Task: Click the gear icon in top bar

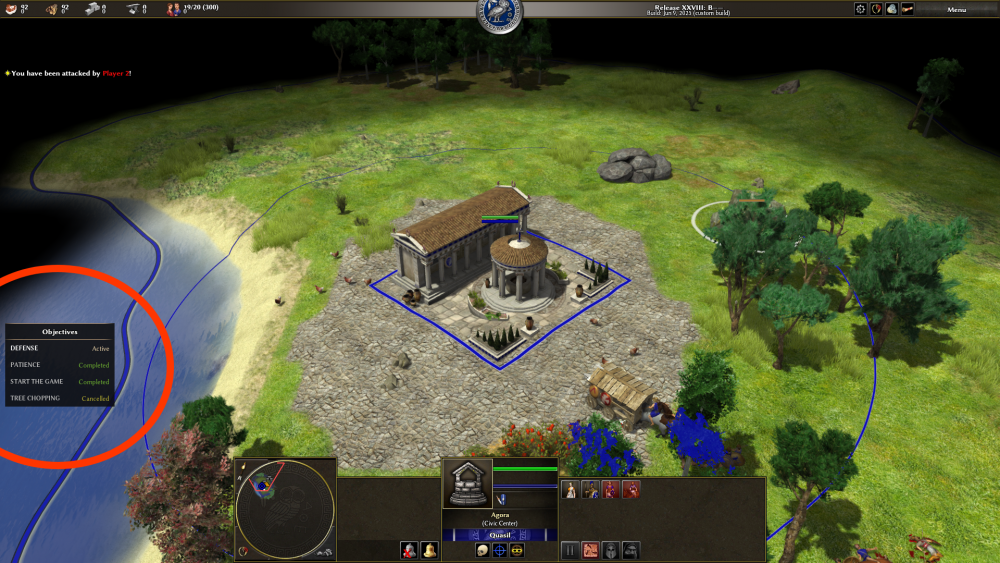Action: click(x=860, y=9)
